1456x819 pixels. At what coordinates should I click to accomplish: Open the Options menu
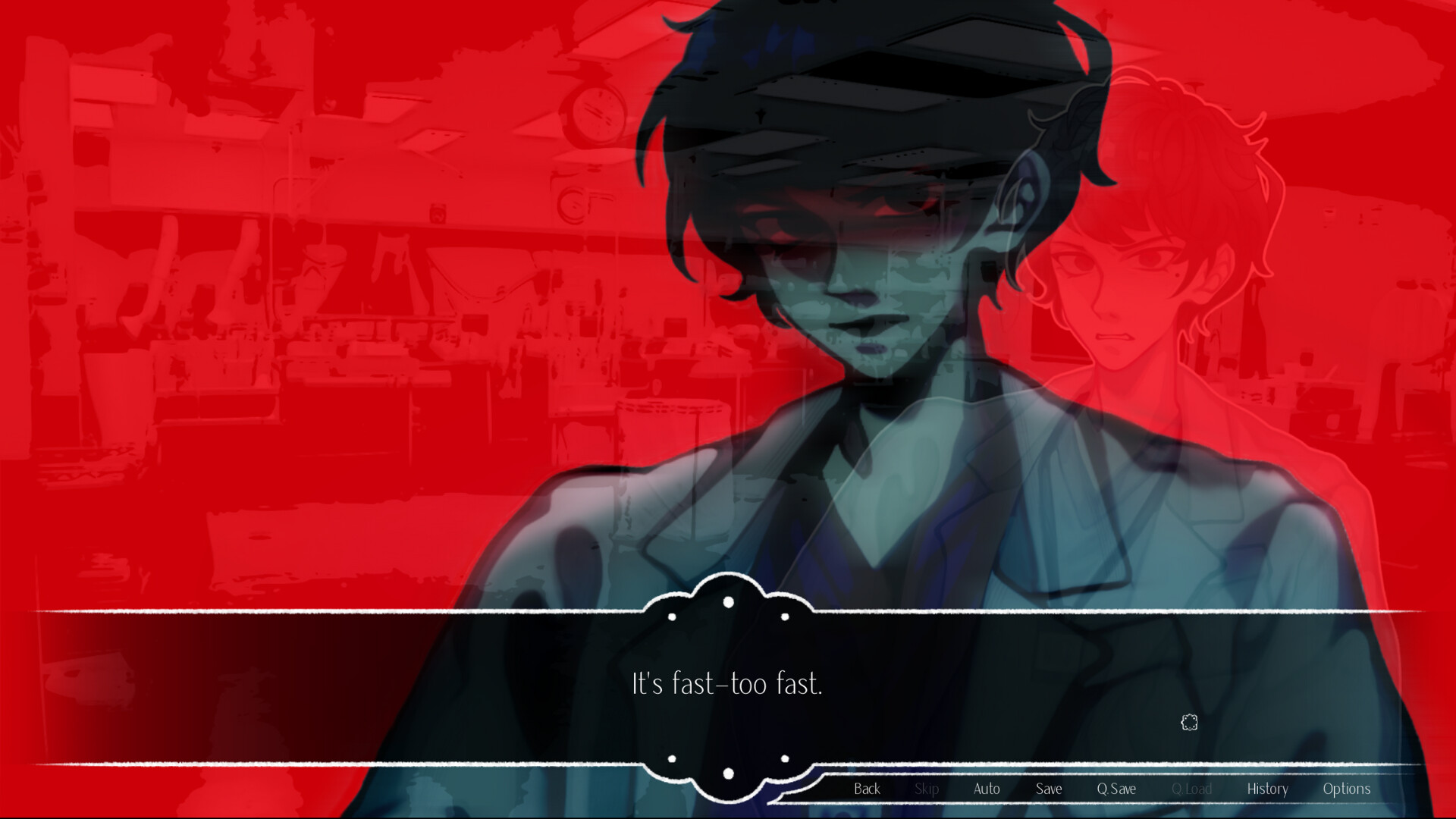coord(1346,789)
